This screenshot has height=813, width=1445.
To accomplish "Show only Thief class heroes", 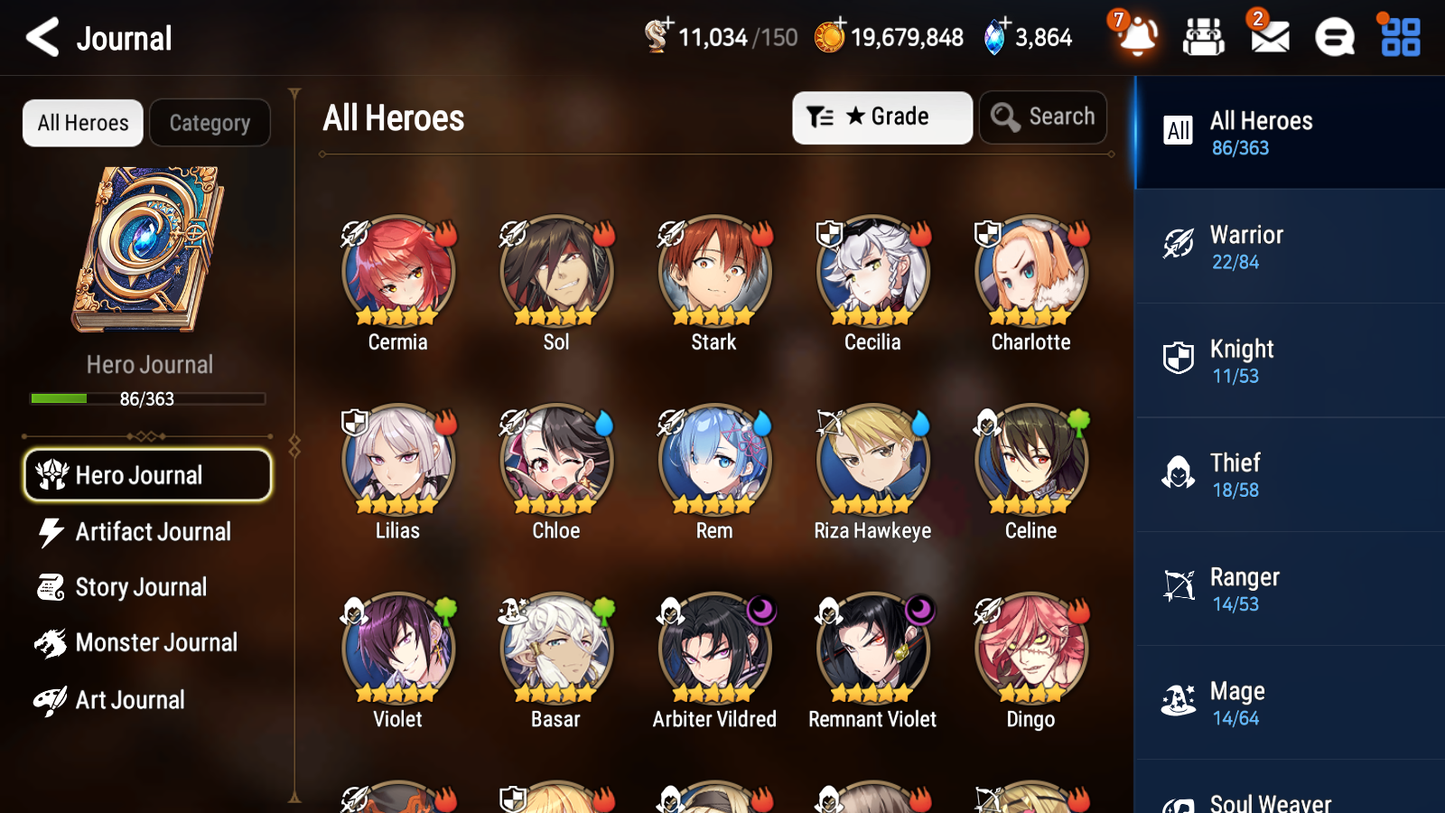I will pos(1289,474).
